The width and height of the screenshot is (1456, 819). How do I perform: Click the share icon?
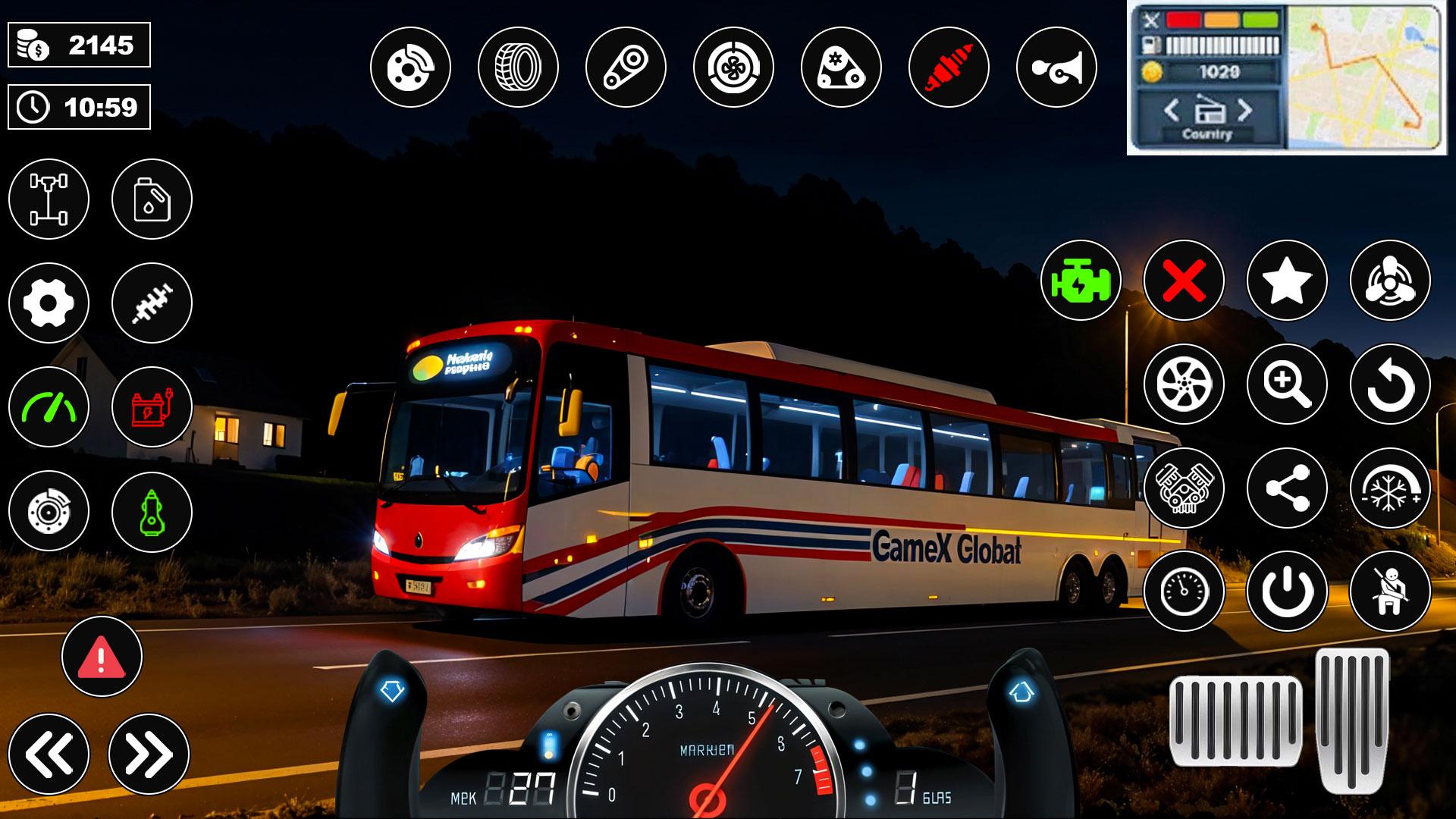(x=1286, y=488)
